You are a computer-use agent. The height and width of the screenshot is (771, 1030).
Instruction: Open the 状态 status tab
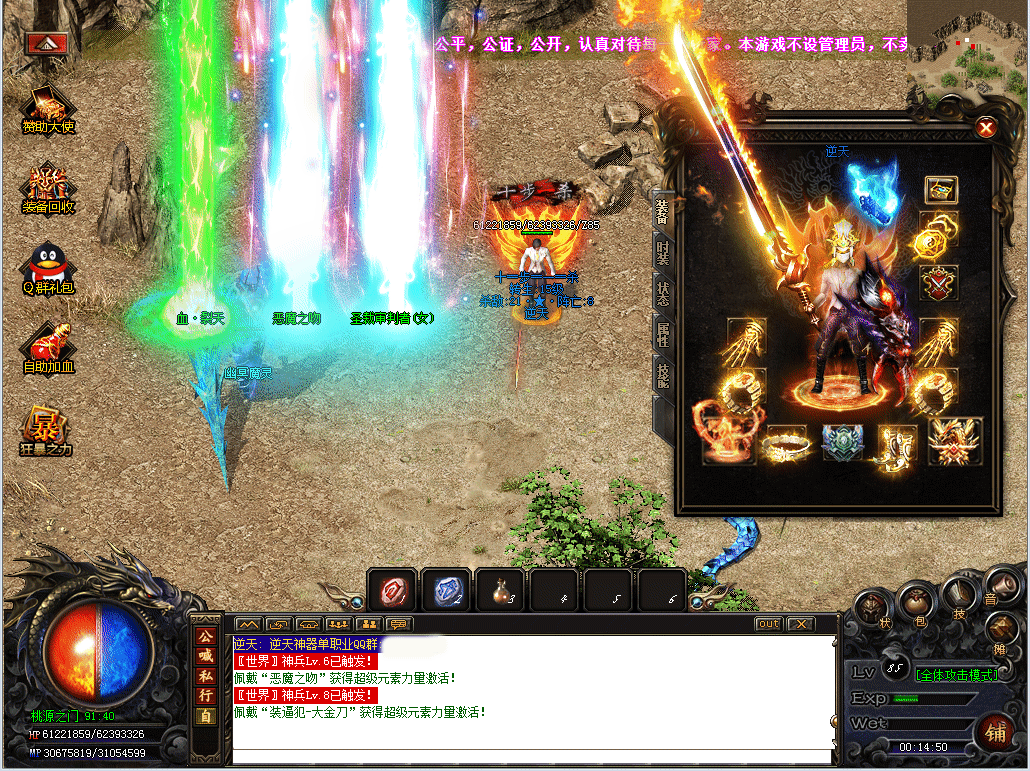click(662, 294)
